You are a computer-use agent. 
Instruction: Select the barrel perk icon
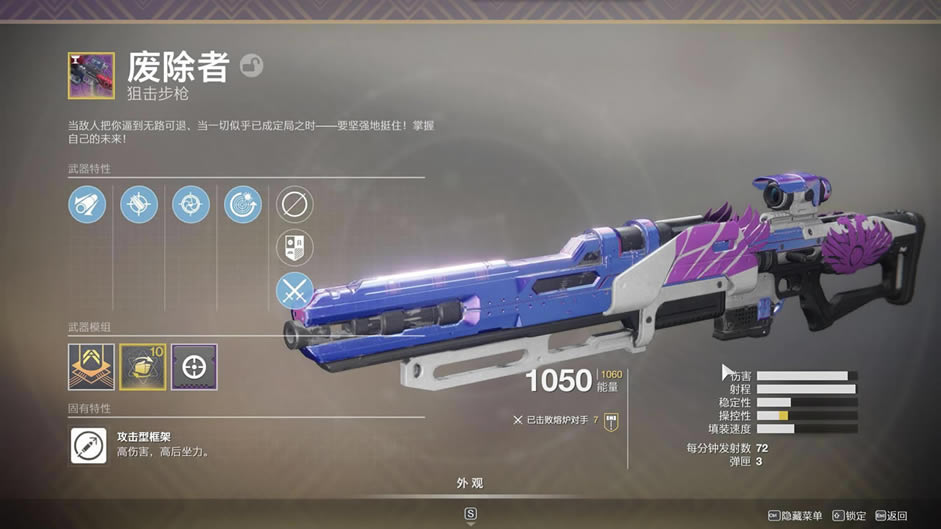(x=87, y=205)
